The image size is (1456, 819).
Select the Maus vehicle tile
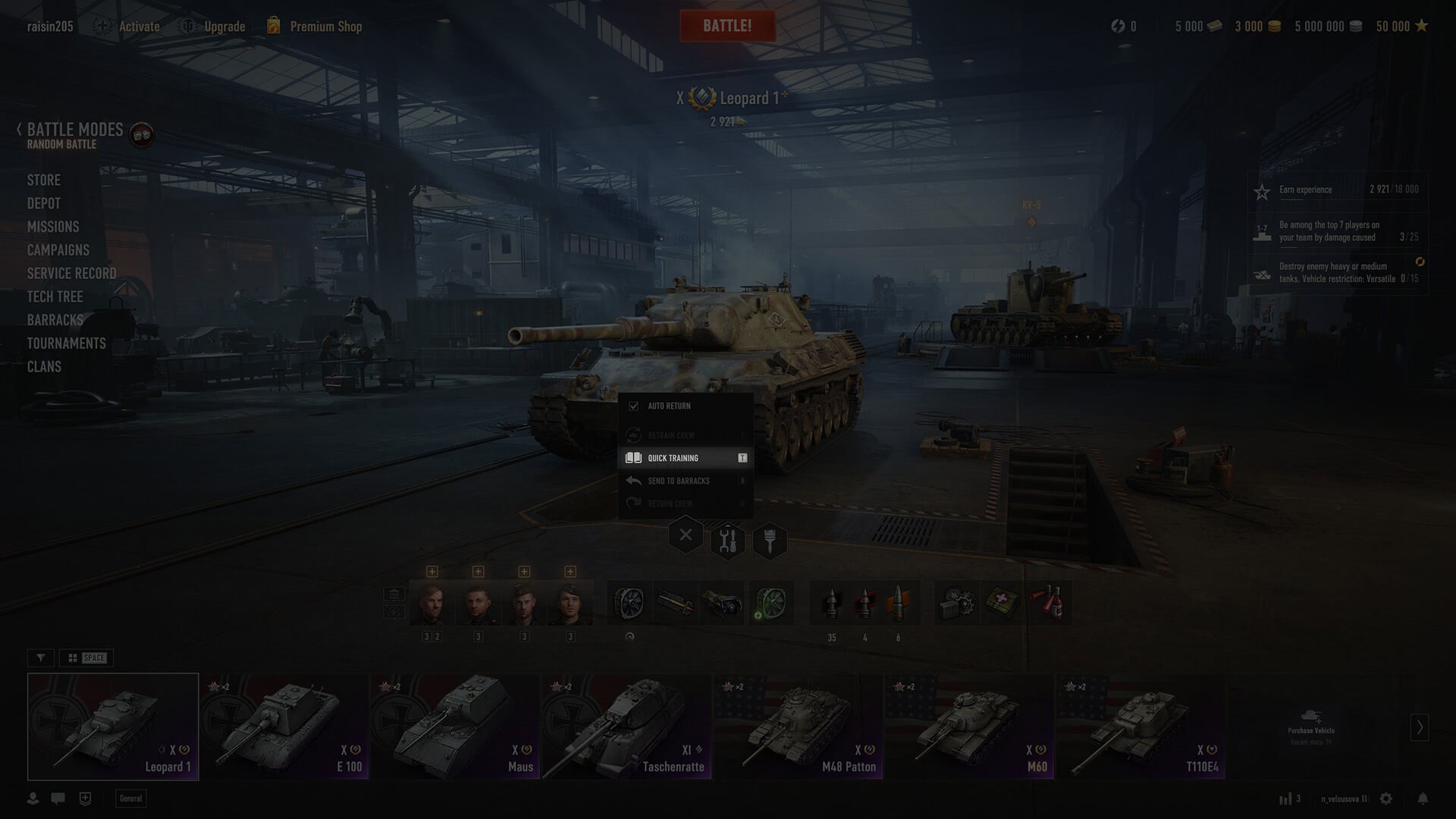(455, 726)
